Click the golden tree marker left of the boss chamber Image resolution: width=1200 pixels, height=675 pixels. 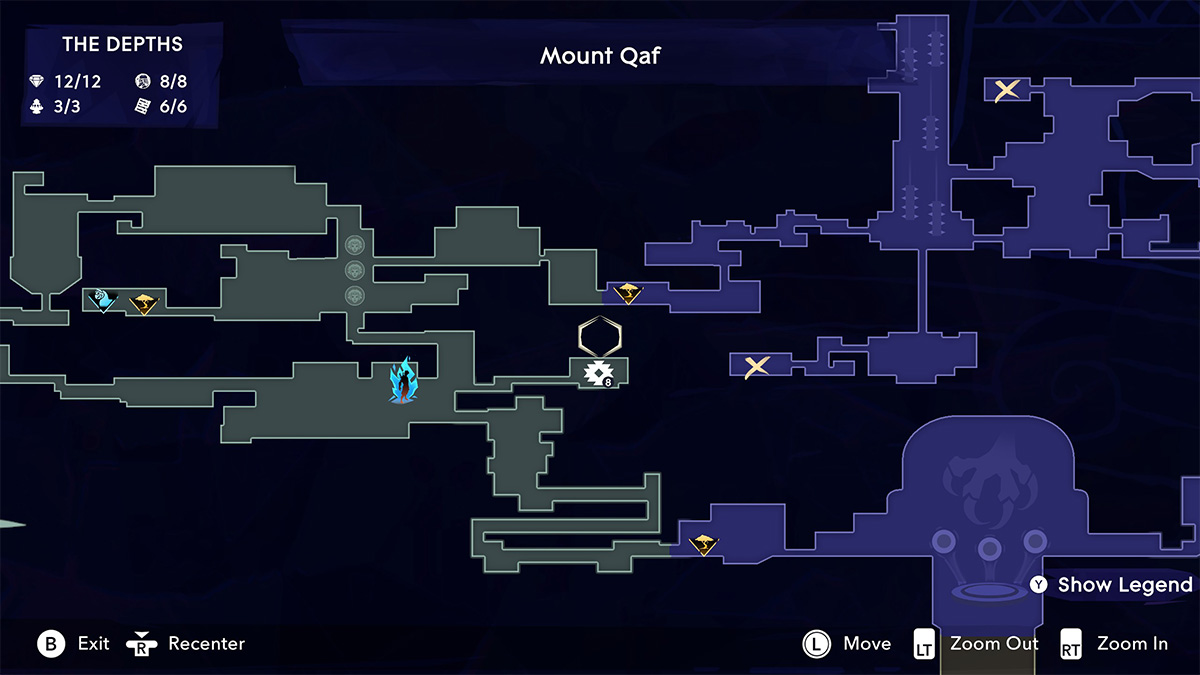pyautogui.click(x=704, y=545)
